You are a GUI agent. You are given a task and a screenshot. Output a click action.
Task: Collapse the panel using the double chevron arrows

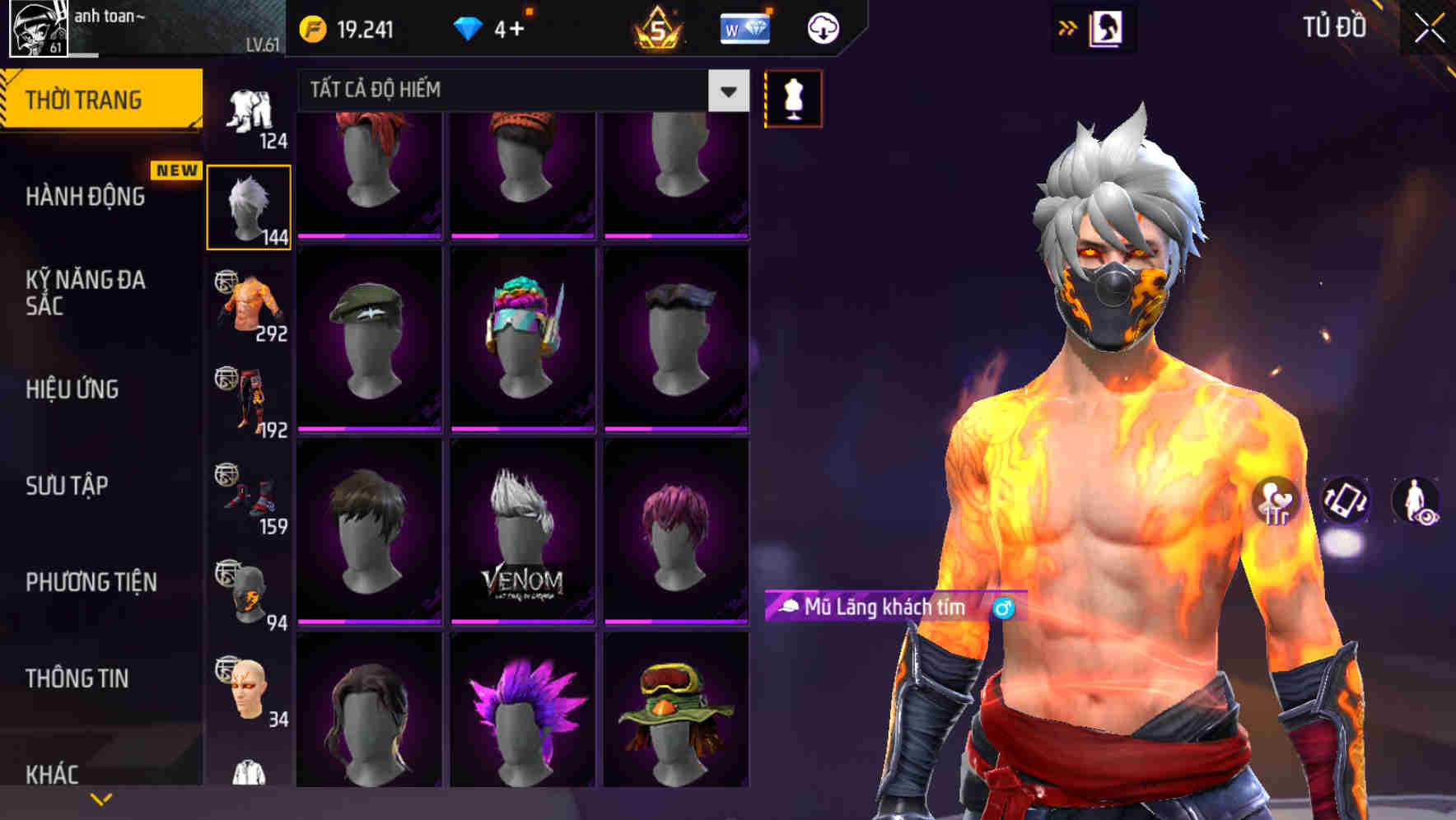coord(1068,27)
